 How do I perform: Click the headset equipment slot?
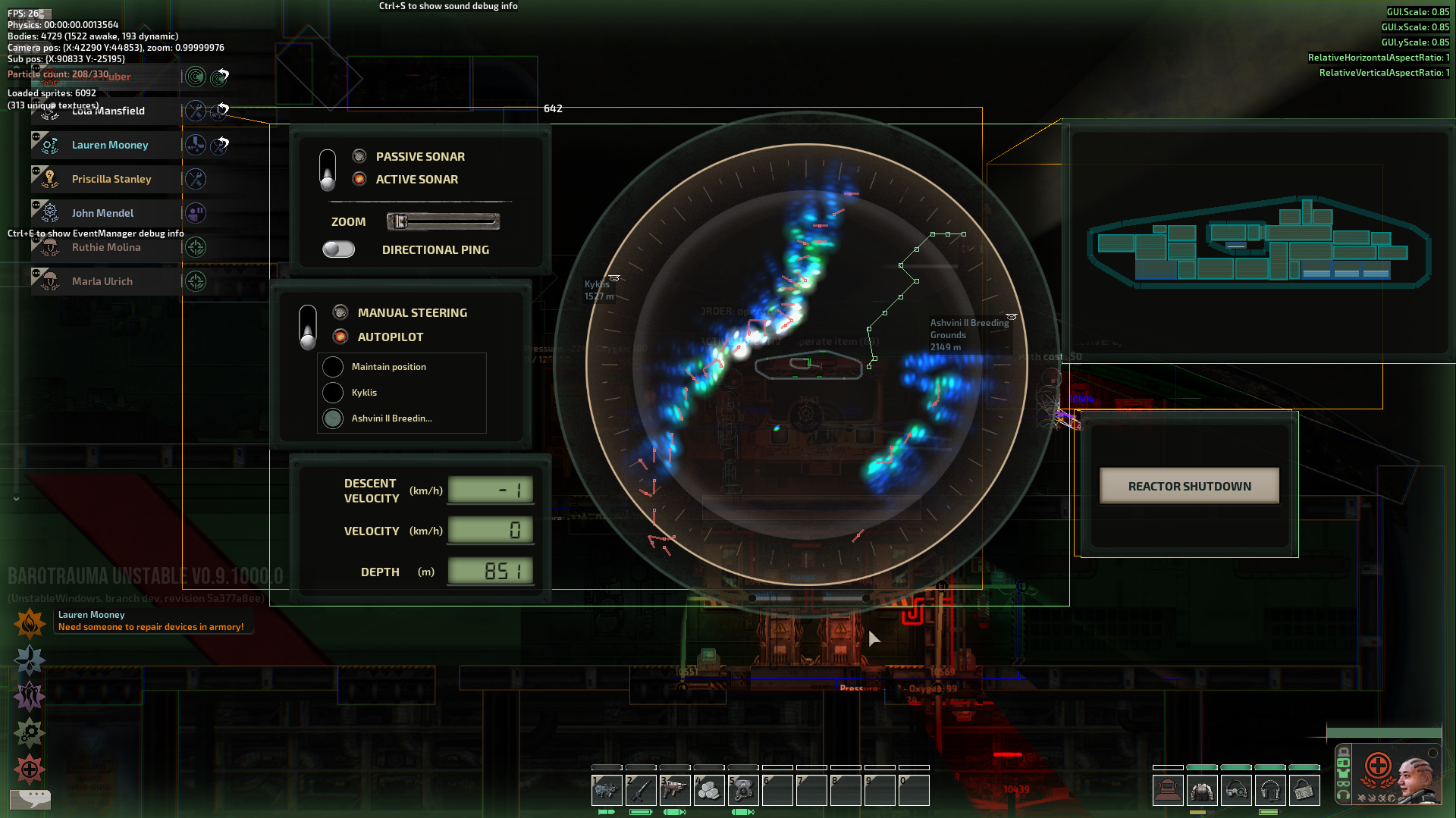pos(1270,791)
